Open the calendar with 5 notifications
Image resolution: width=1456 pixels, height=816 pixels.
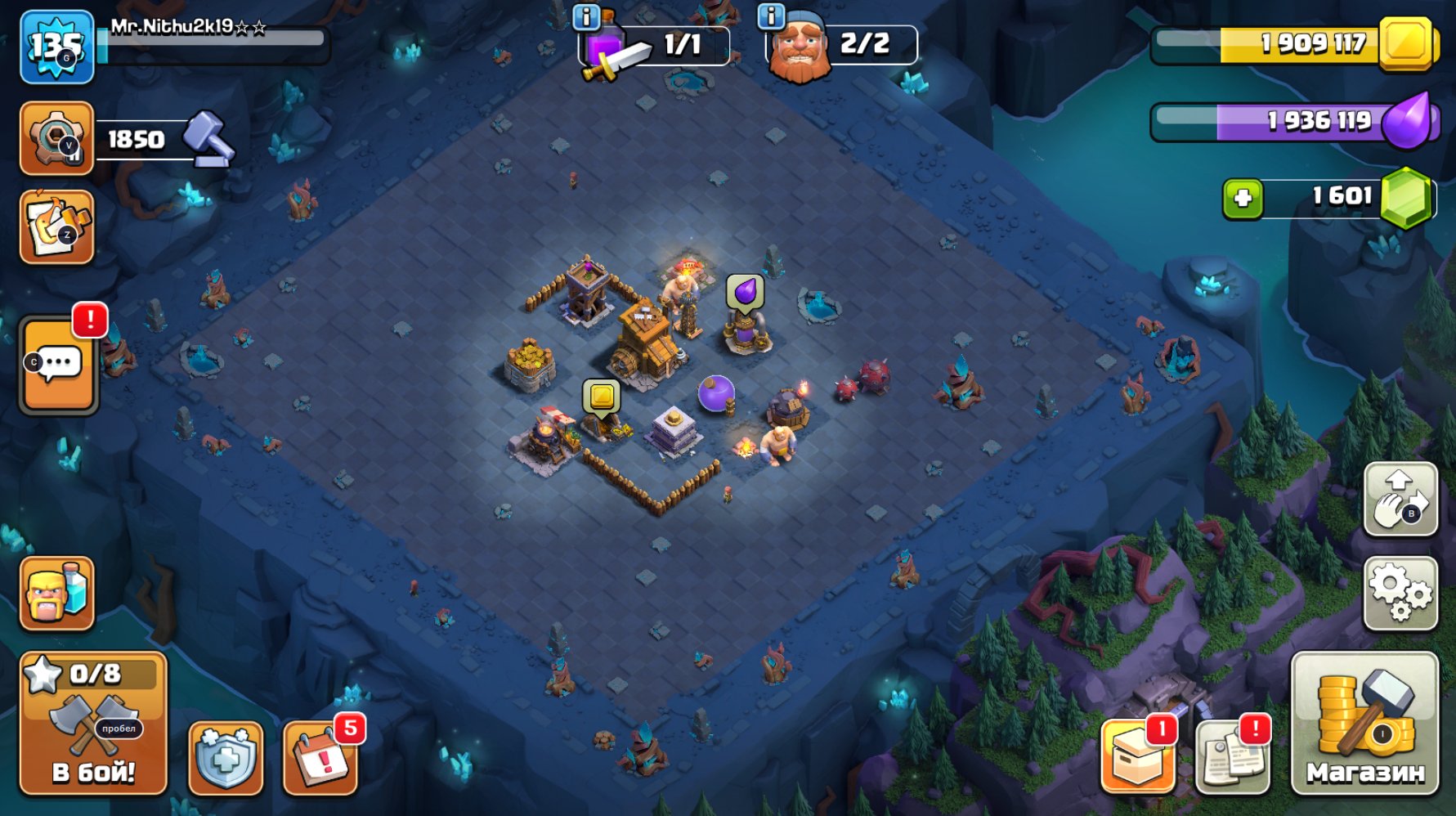pos(323,756)
